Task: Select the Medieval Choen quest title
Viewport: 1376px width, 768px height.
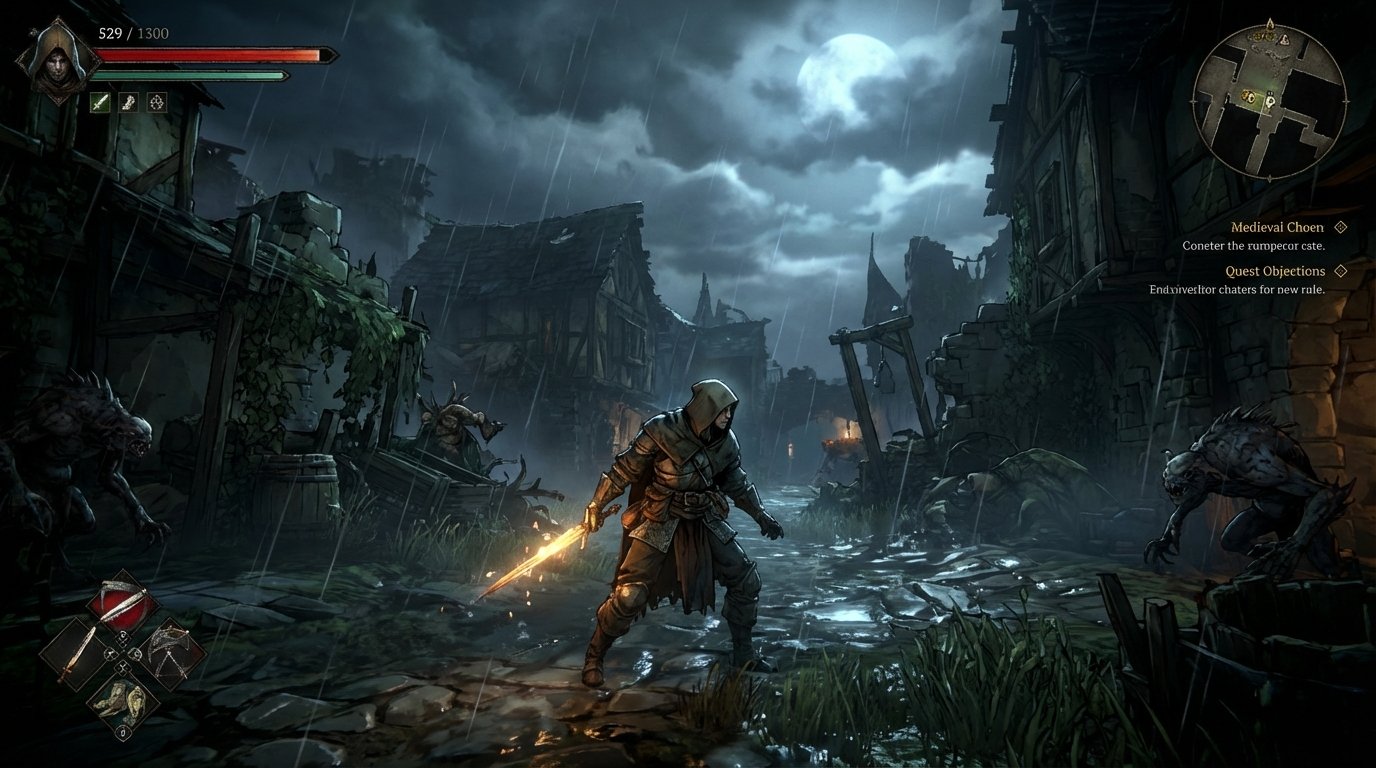Action: click(x=1277, y=226)
